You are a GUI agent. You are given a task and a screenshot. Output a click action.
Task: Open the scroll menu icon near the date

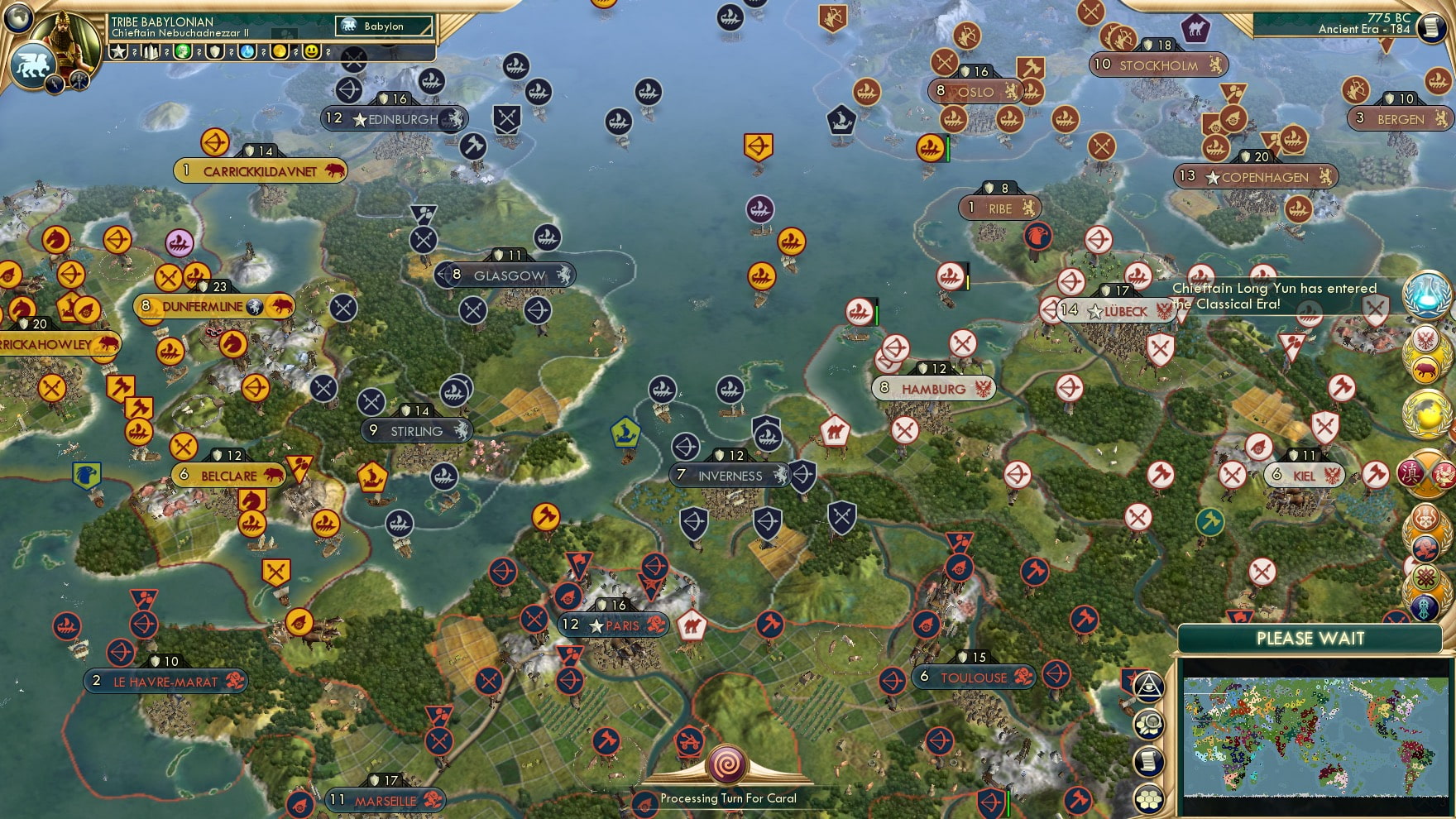(x=1430, y=27)
